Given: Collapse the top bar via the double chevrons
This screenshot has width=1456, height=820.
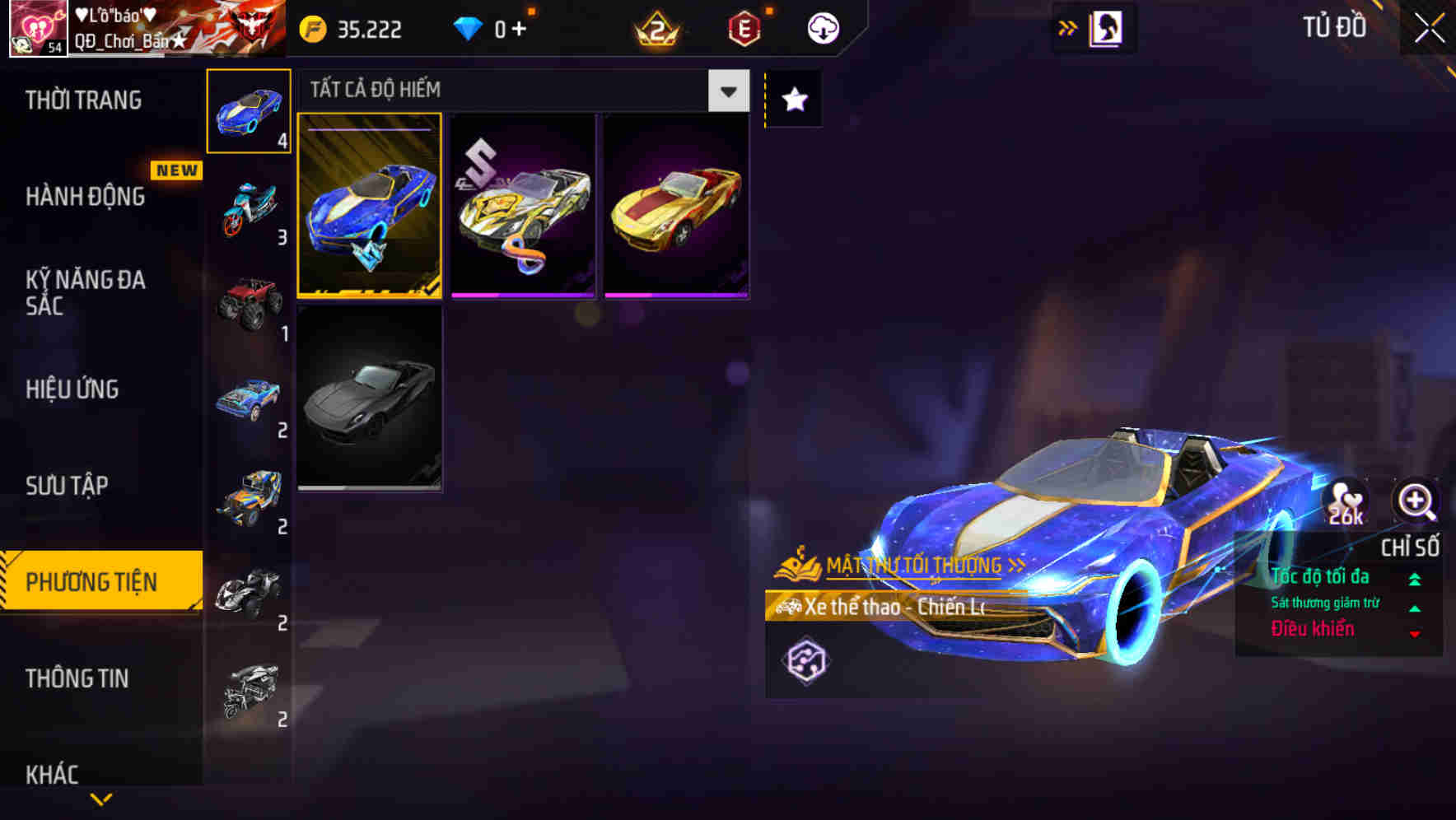Looking at the screenshot, I should (1067, 27).
